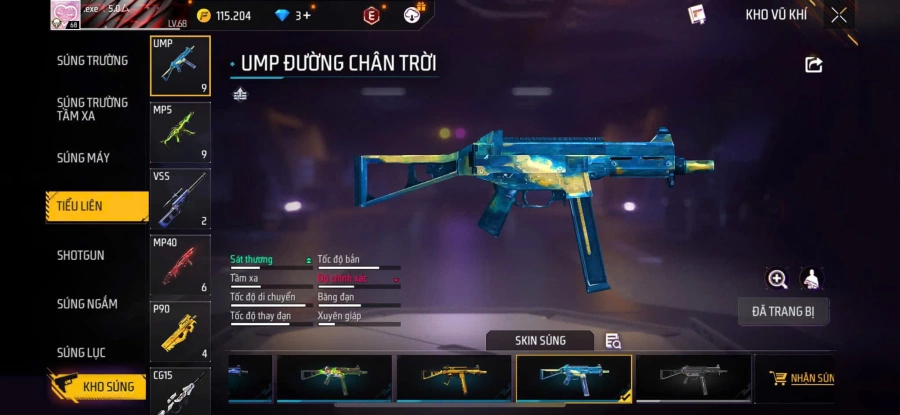
Task: Switch to the Súng Ngắm category
Action: click(x=87, y=304)
